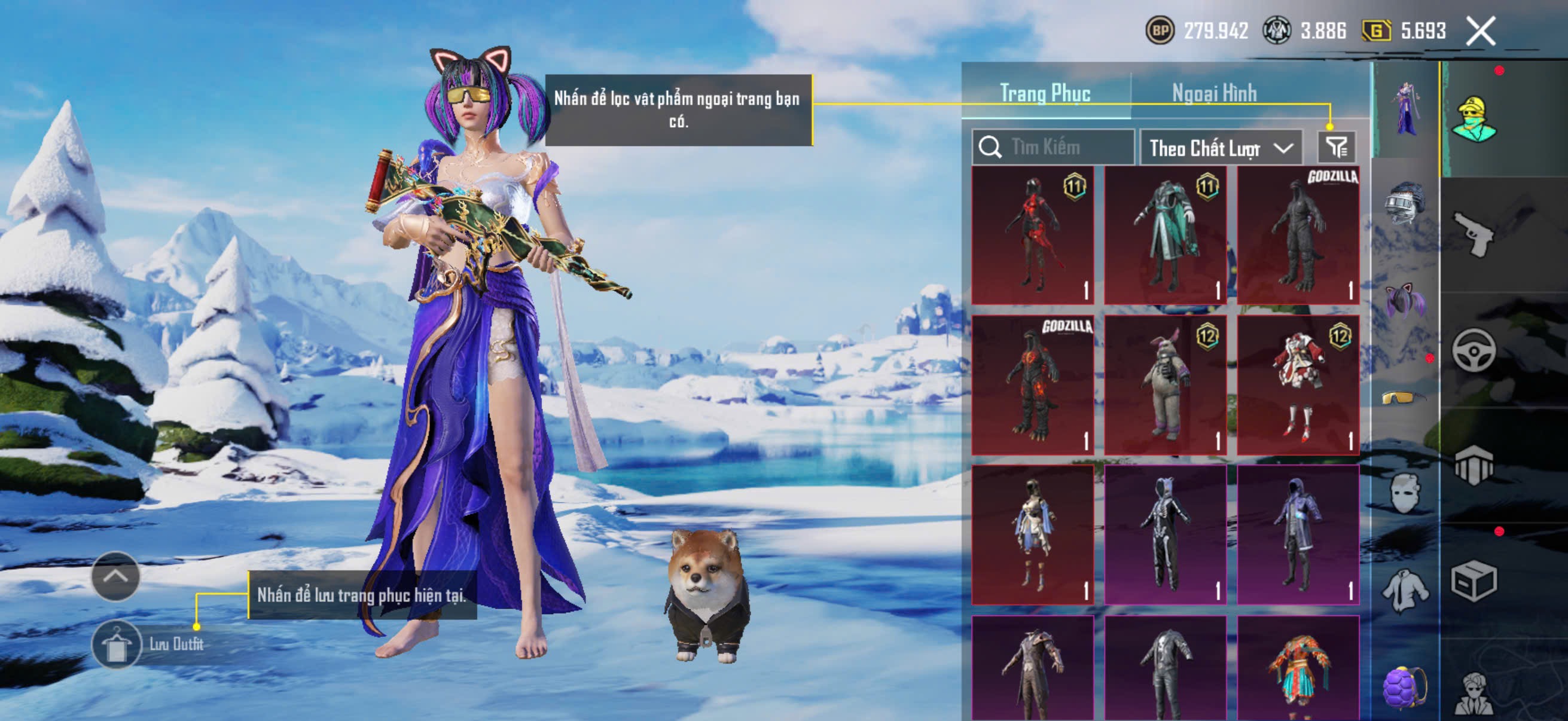The width and height of the screenshot is (1568, 721).
Task: Pick the burning red Godzilla suit
Action: click(x=1032, y=385)
